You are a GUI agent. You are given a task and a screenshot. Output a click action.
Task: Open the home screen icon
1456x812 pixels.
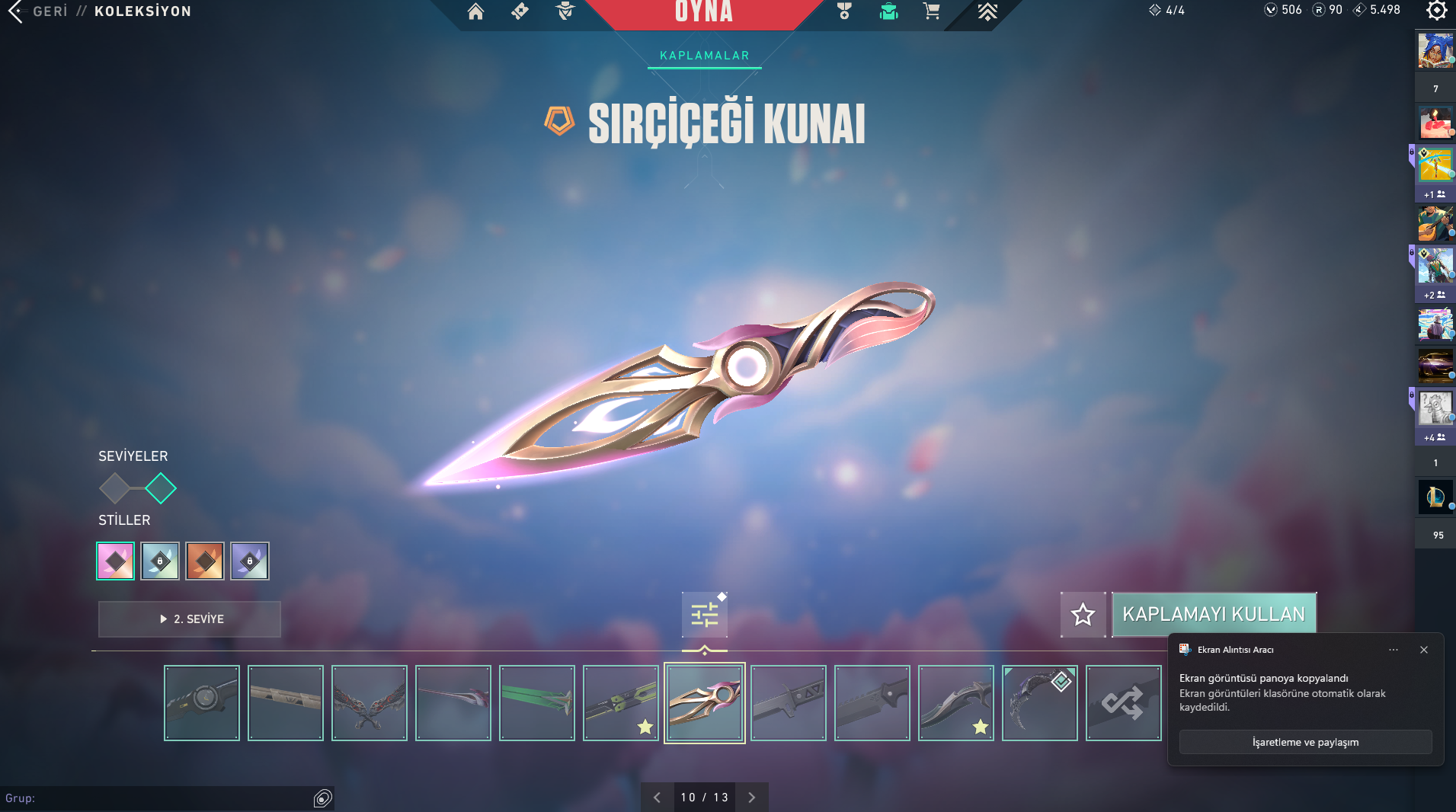click(475, 11)
